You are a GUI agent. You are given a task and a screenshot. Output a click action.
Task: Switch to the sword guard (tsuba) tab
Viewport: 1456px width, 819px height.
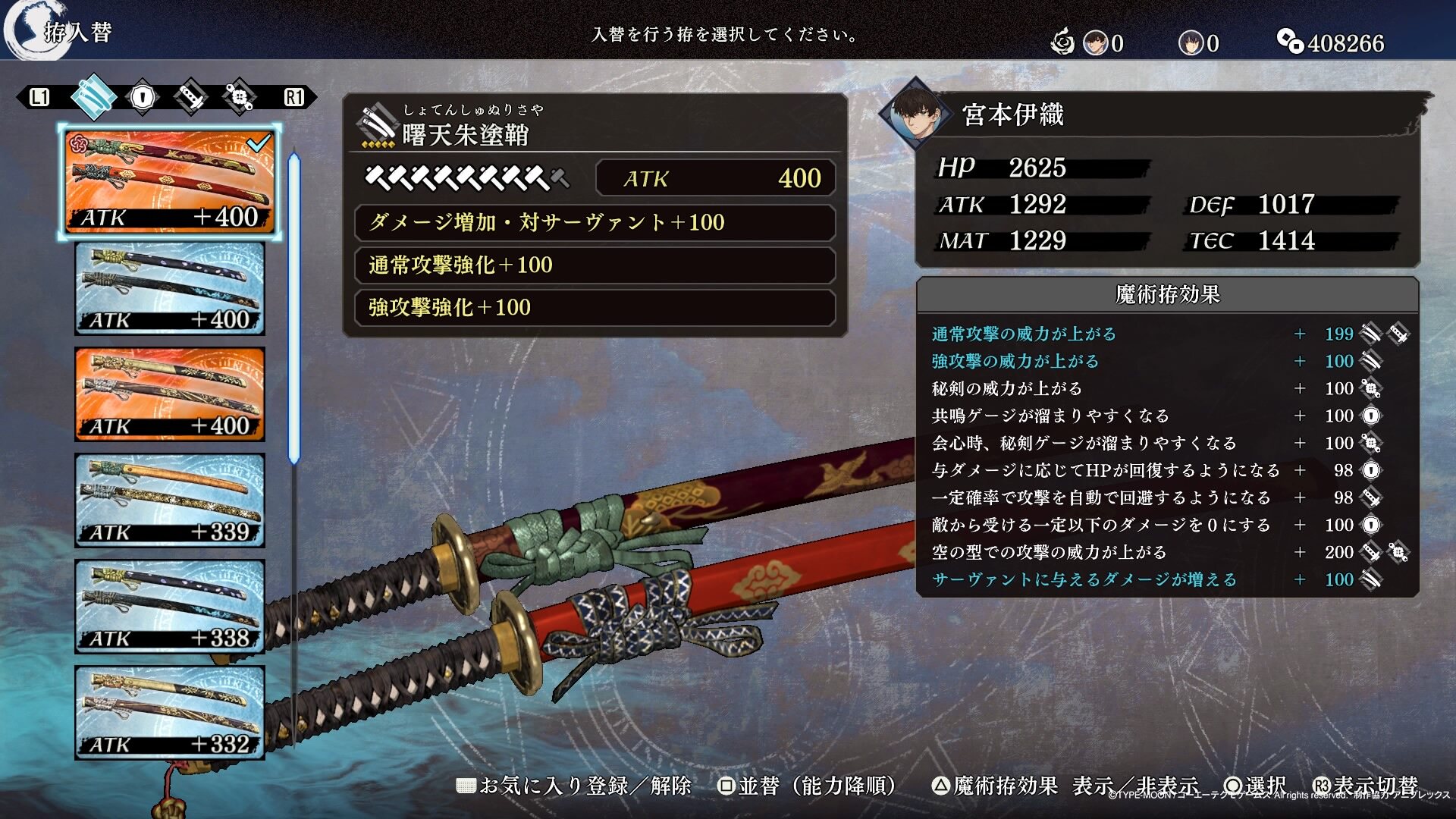[142, 97]
